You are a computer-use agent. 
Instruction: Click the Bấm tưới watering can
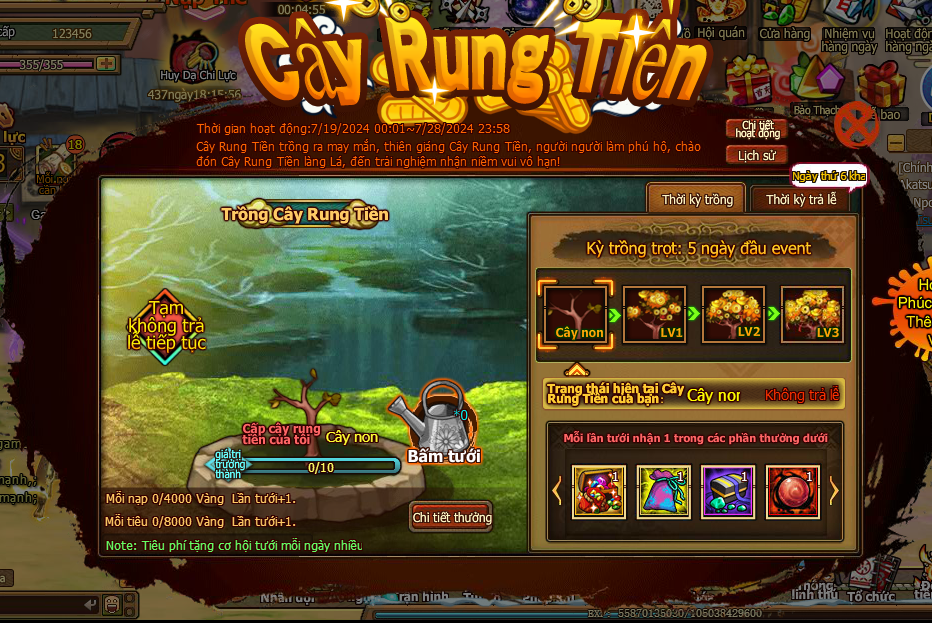coord(440,420)
